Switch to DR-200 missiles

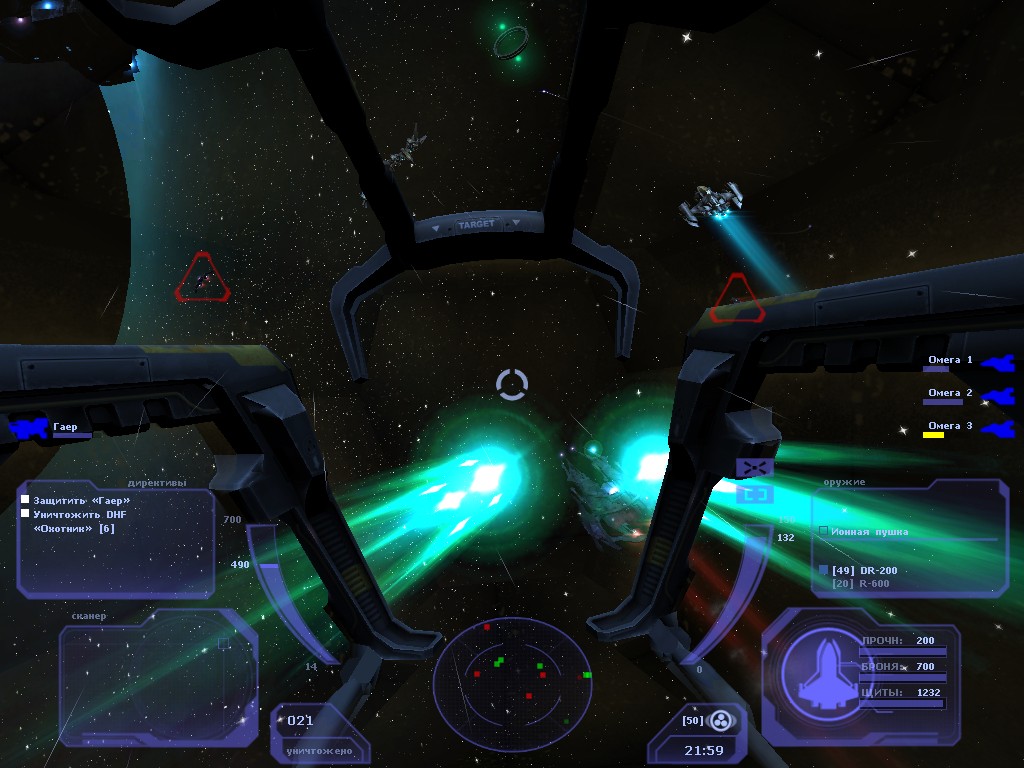pos(860,570)
